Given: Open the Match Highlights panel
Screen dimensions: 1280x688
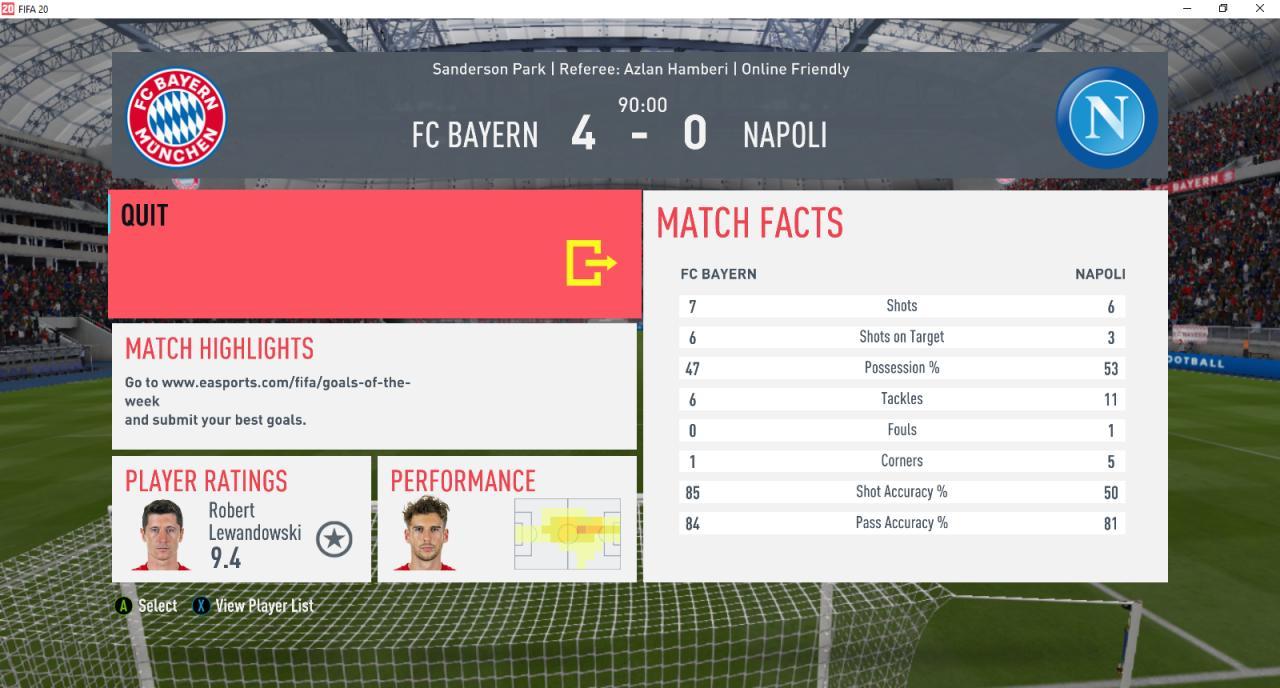Looking at the screenshot, I should click(373, 386).
